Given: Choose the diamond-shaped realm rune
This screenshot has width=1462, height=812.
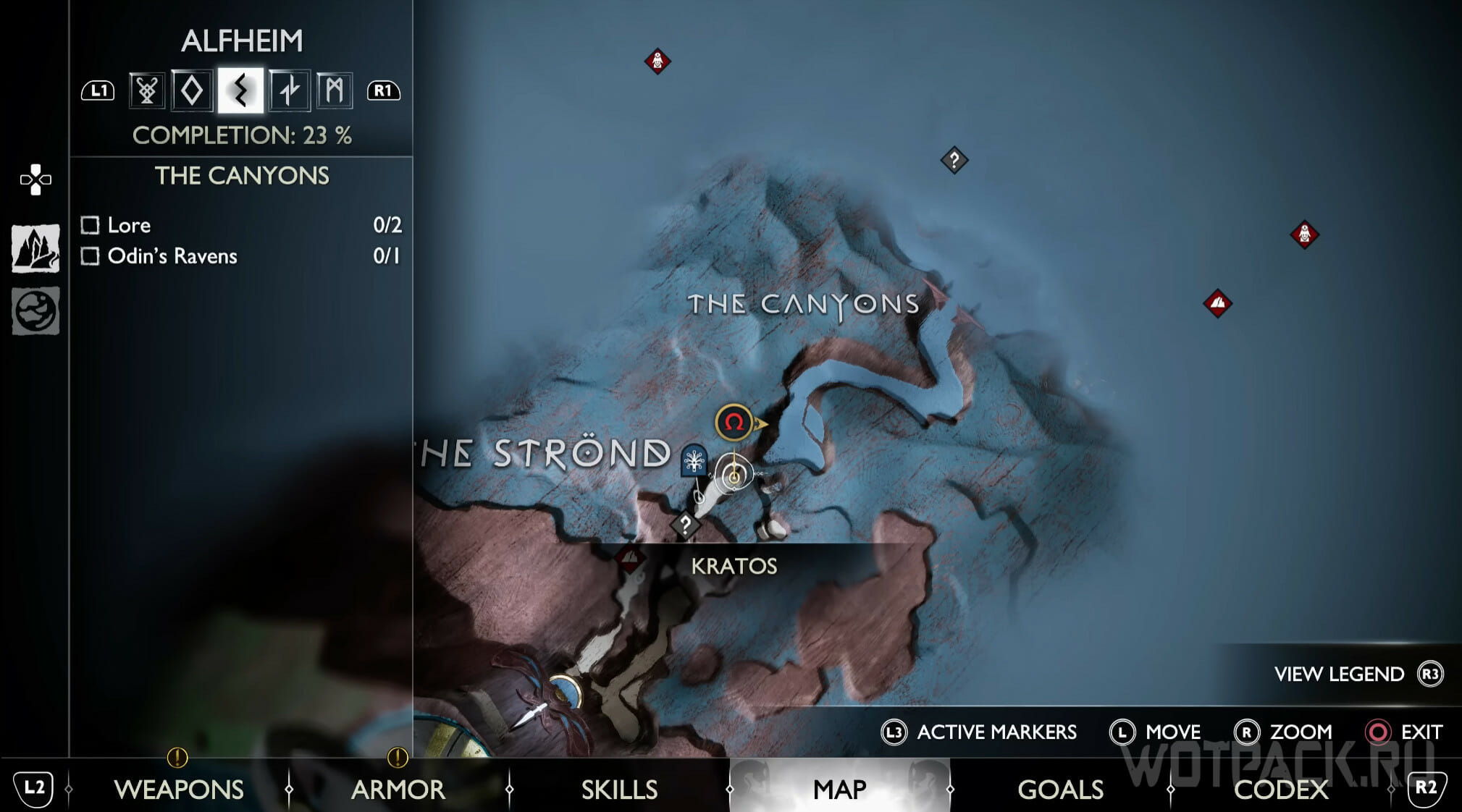Looking at the screenshot, I should [x=192, y=91].
